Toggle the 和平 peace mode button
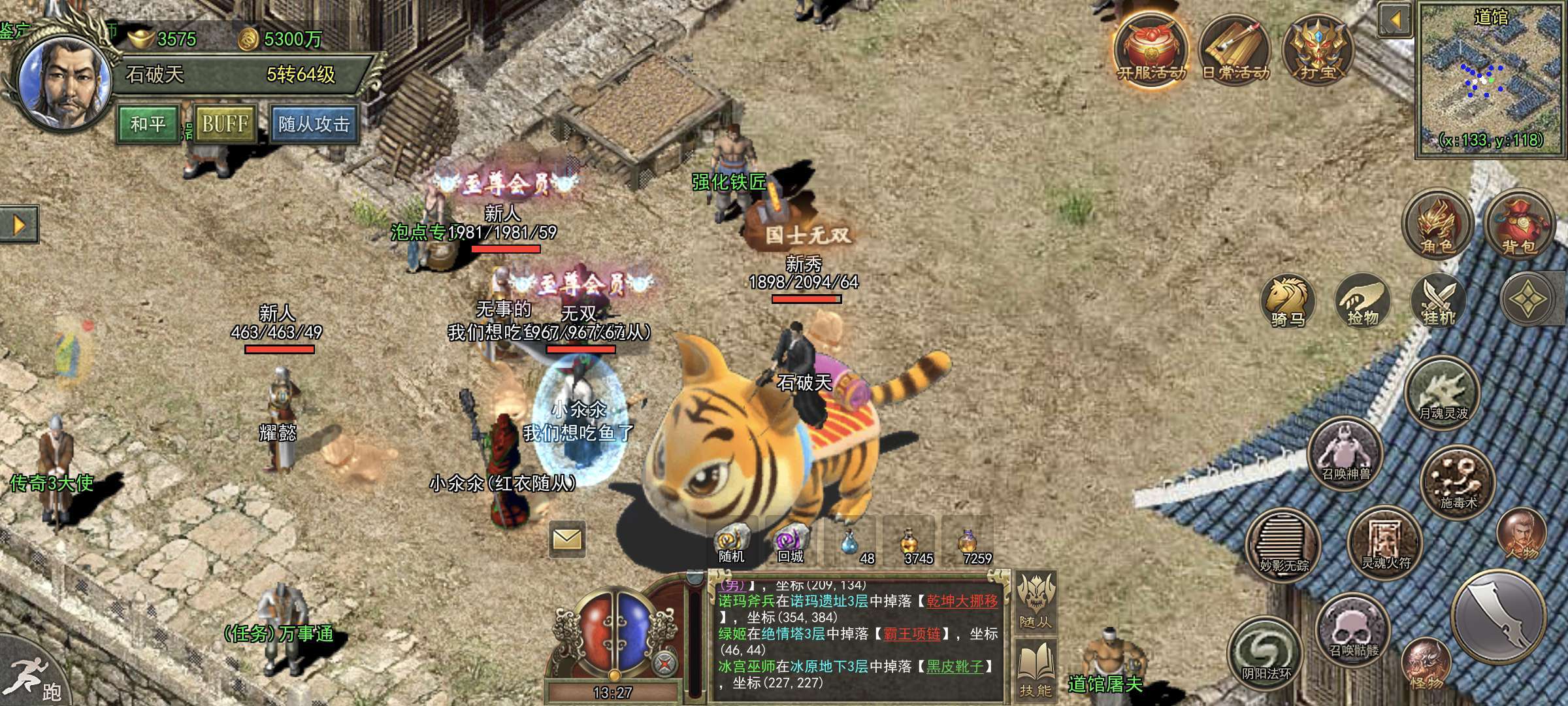 (148, 124)
